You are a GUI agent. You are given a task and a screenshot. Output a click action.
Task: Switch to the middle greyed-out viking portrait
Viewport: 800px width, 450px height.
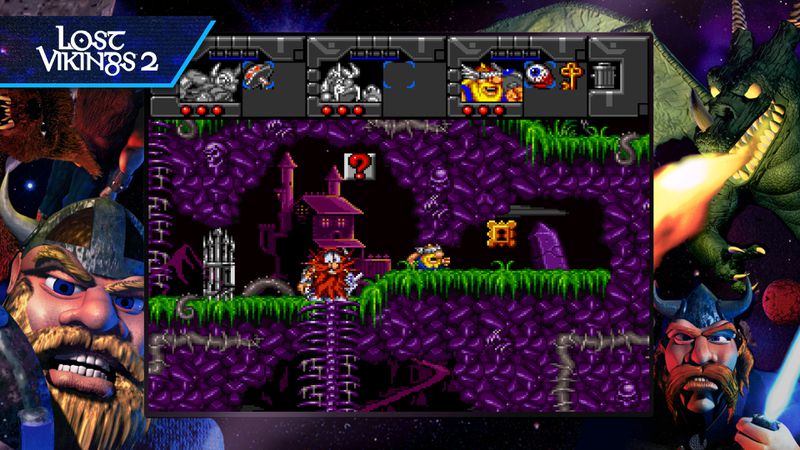[x=345, y=79]
